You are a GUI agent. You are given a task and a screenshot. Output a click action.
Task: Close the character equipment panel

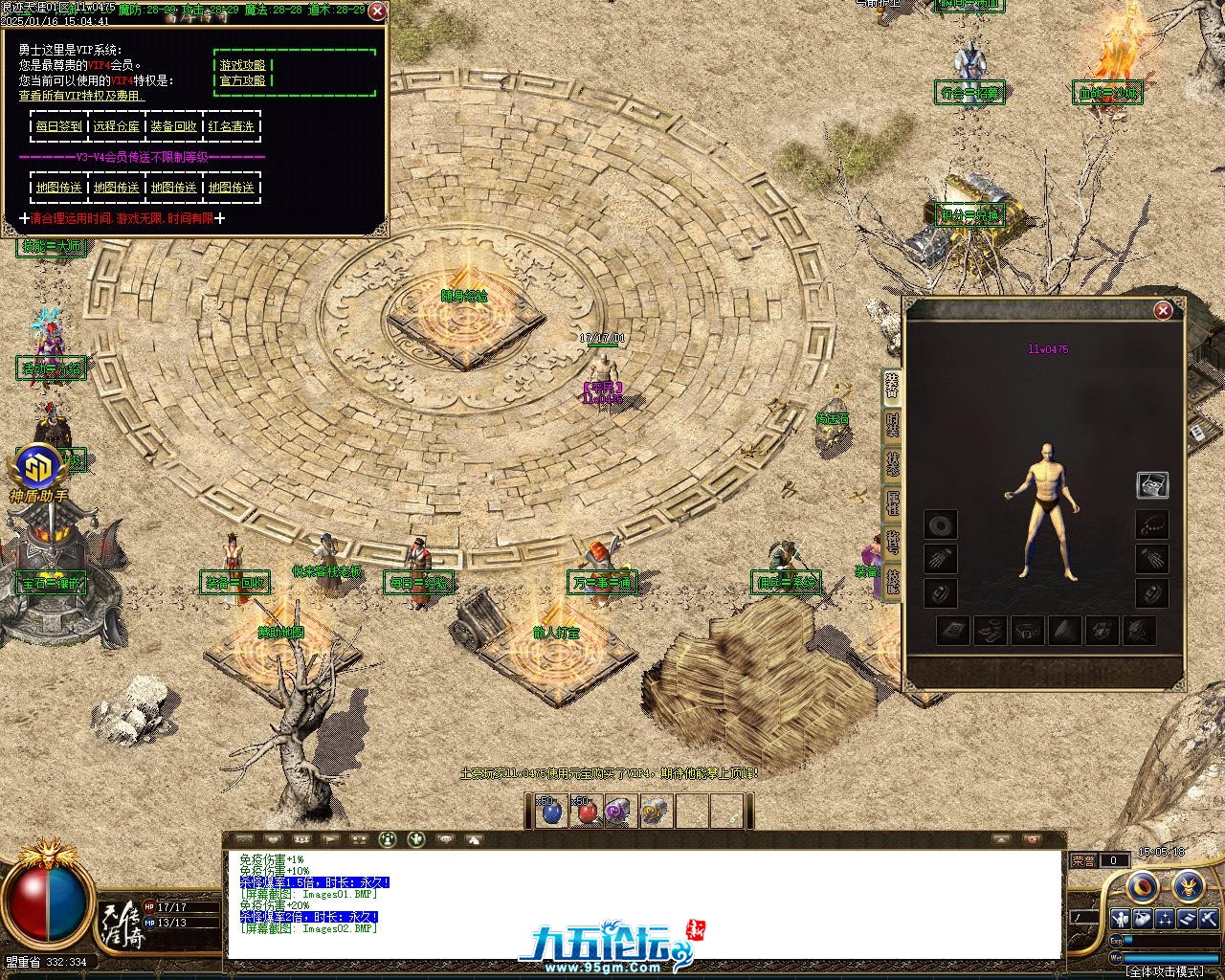1163,310
